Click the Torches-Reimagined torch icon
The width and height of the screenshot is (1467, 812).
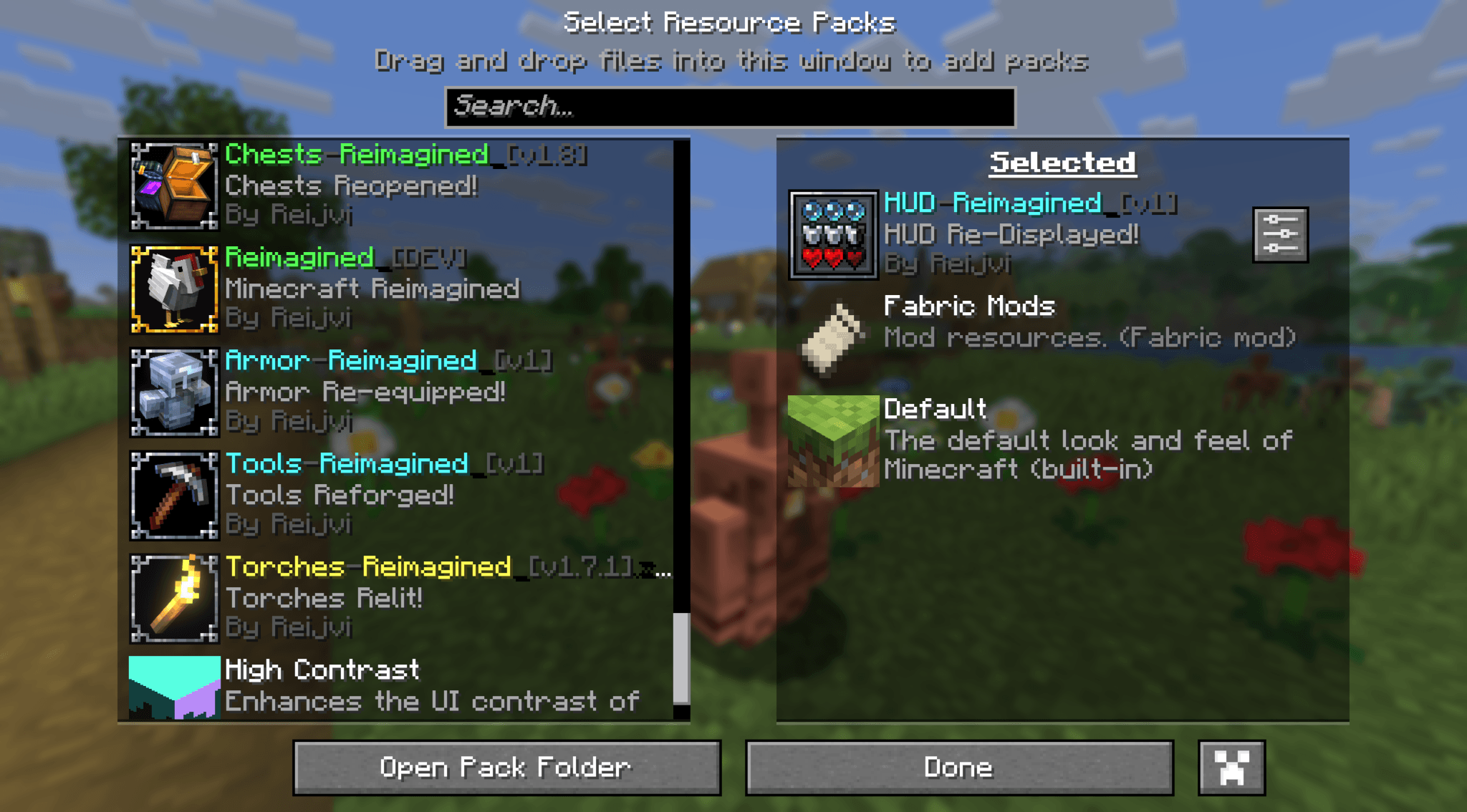[174, 600]
